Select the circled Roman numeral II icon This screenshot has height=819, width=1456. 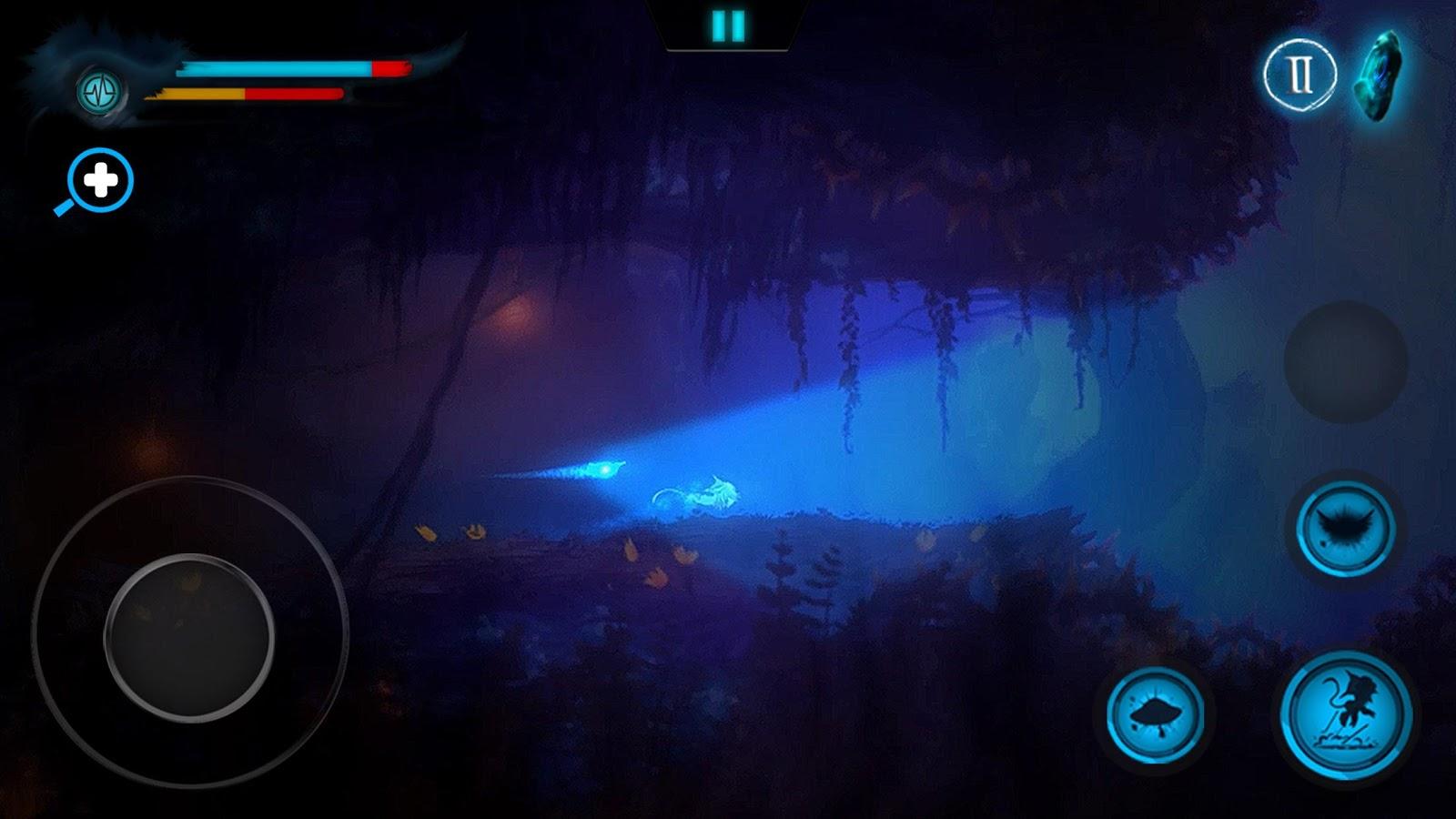tap(1299, 76)
